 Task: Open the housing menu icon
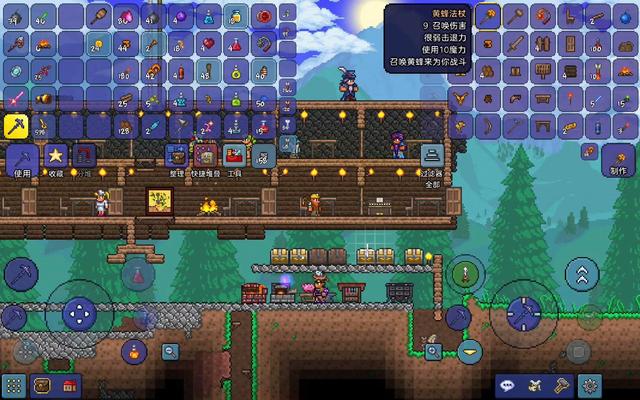pos(69,385)
